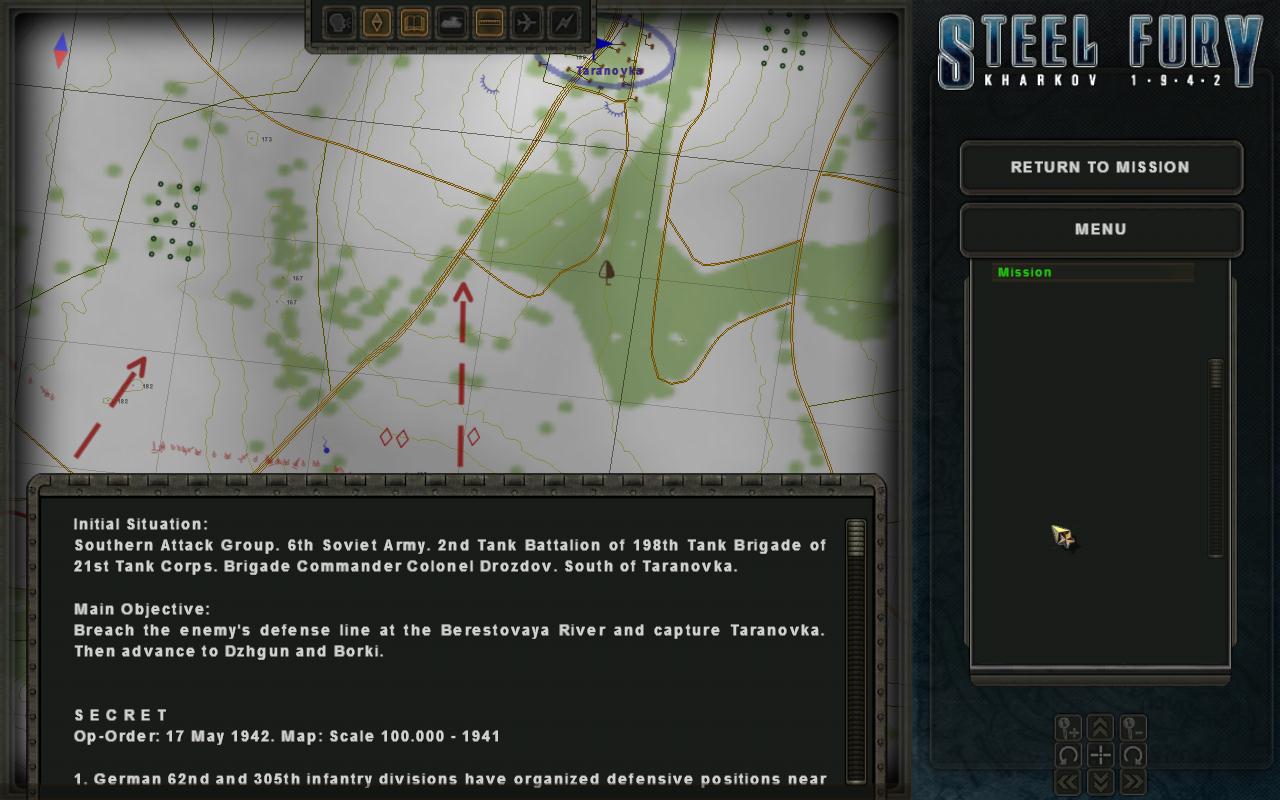Zoom in the map with magnifier plus
The image size is (1280, 800).
coord(1068,728)
